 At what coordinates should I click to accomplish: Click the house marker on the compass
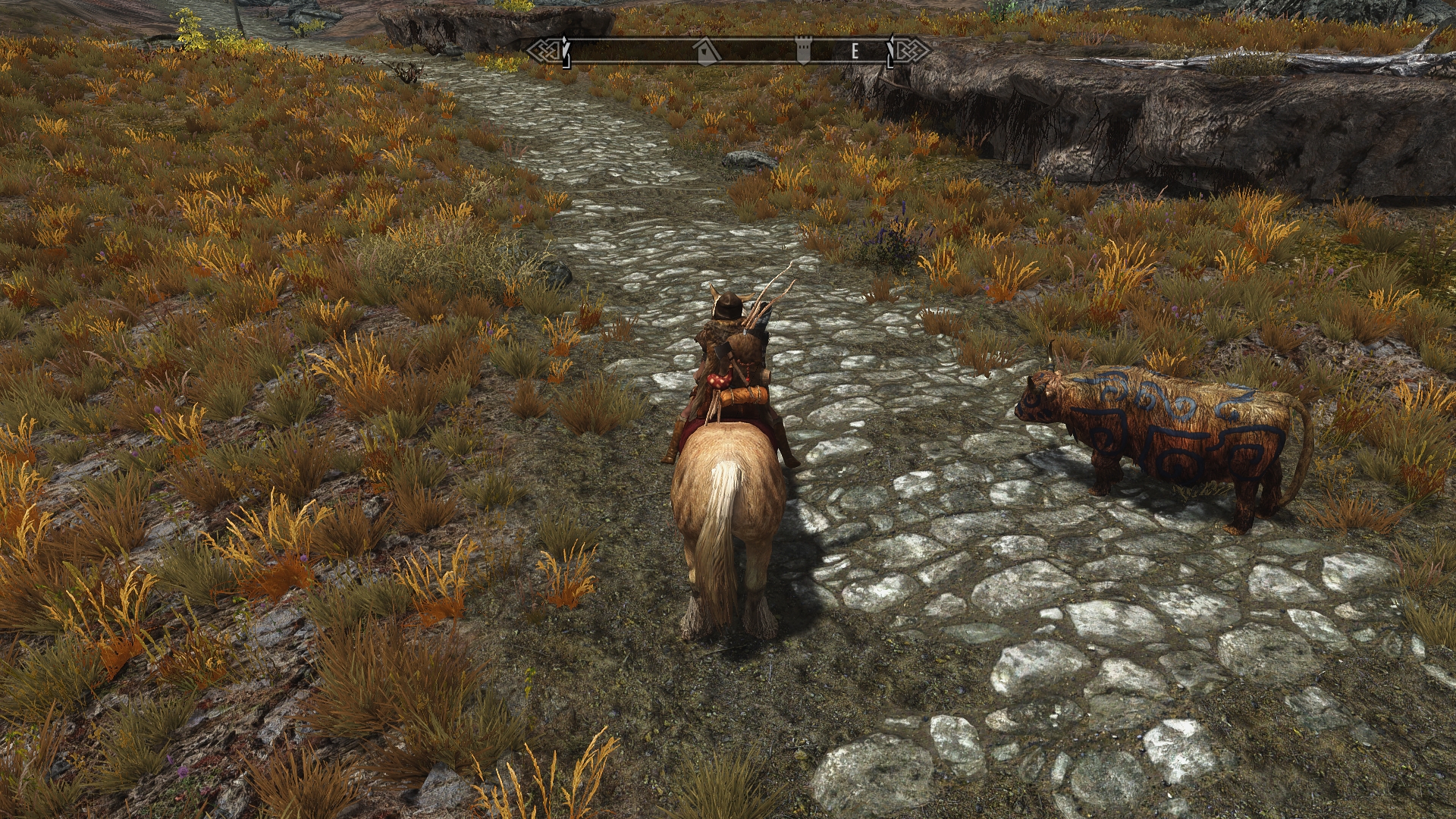(x=707, y=52)
